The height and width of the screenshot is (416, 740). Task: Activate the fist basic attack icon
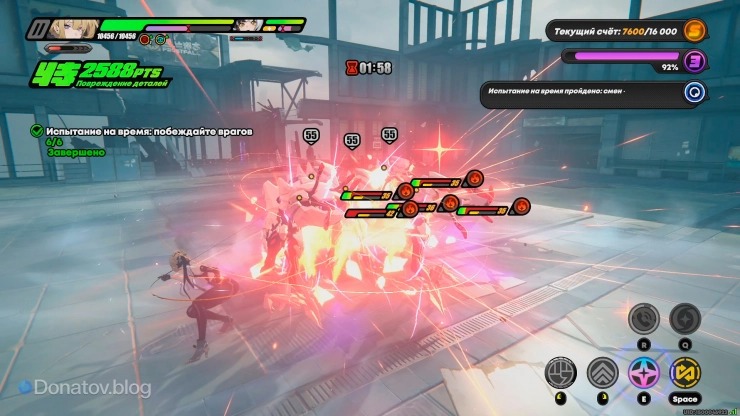[561, 373]
